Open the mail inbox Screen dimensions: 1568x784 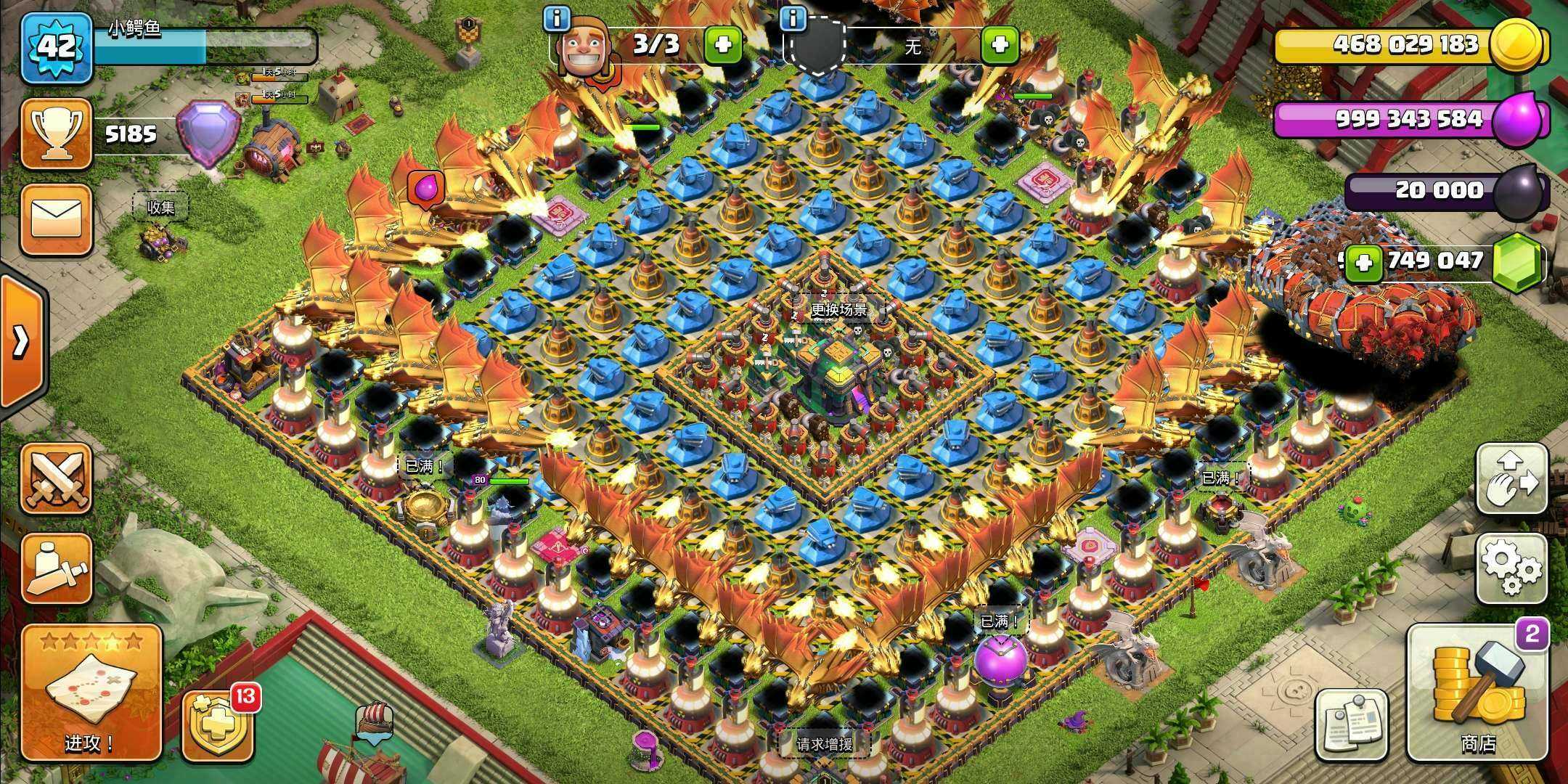57,219
